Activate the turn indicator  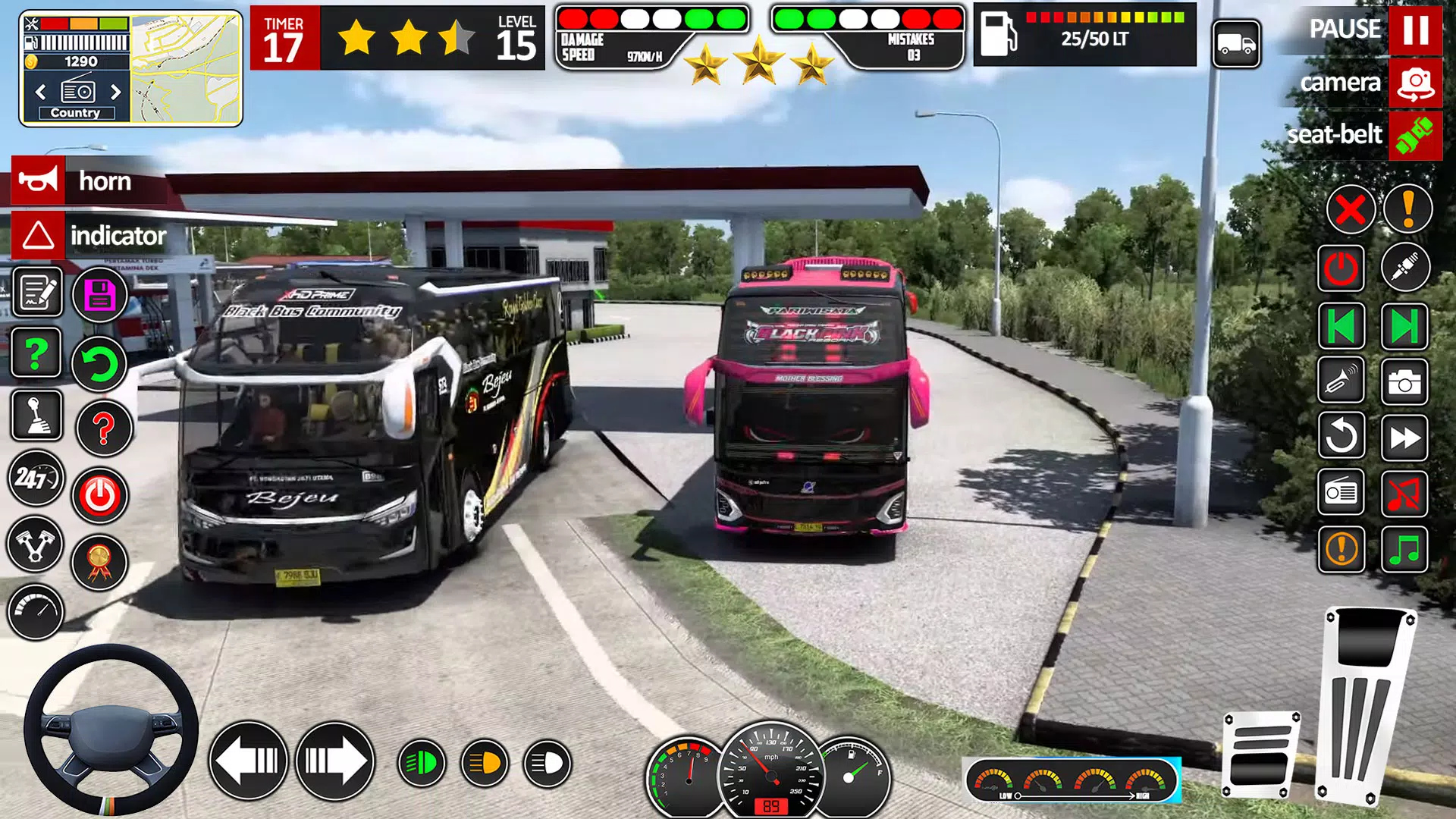click(38, 236)
